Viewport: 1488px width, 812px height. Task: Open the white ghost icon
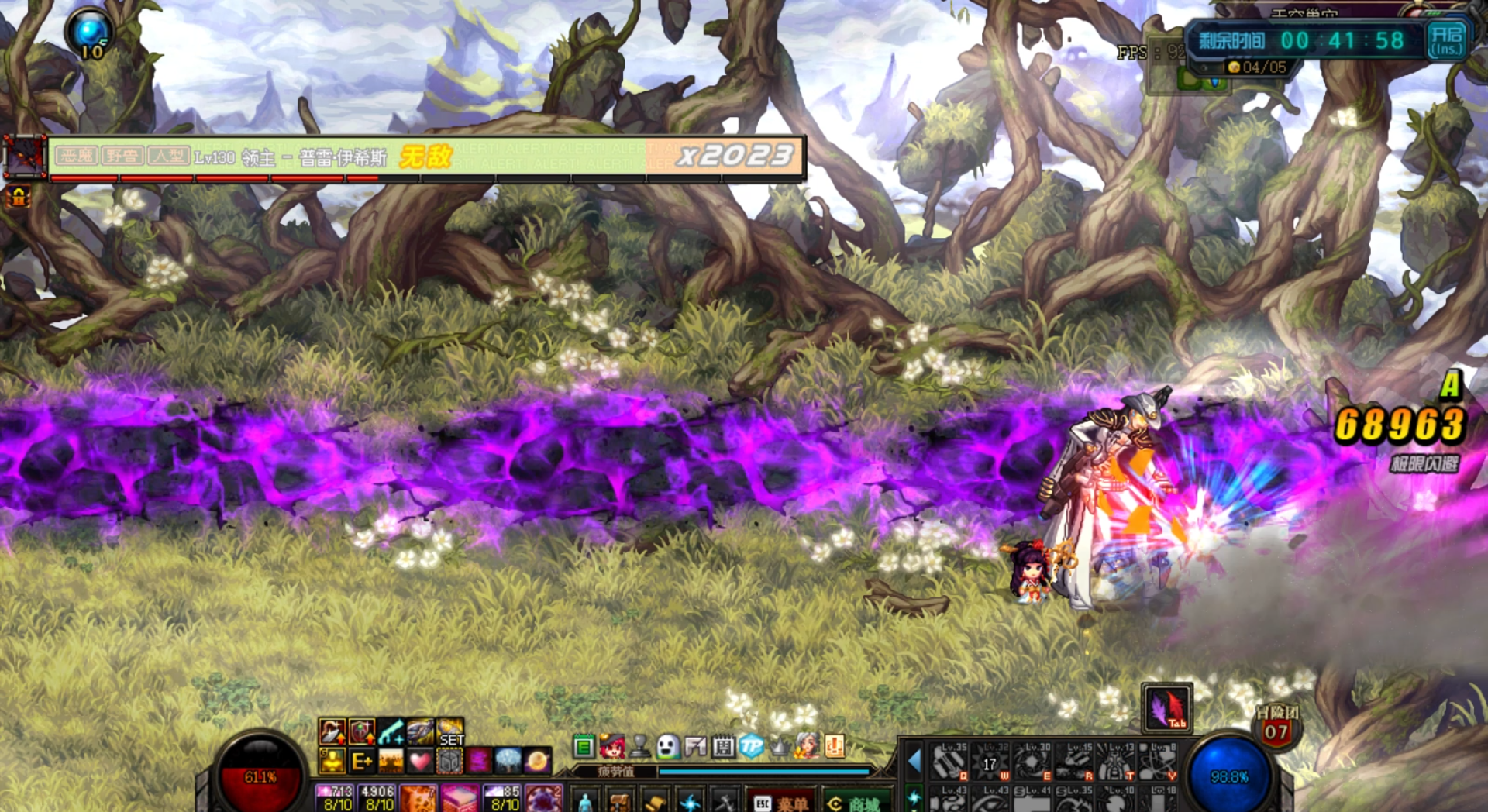(x=667, y=747)
